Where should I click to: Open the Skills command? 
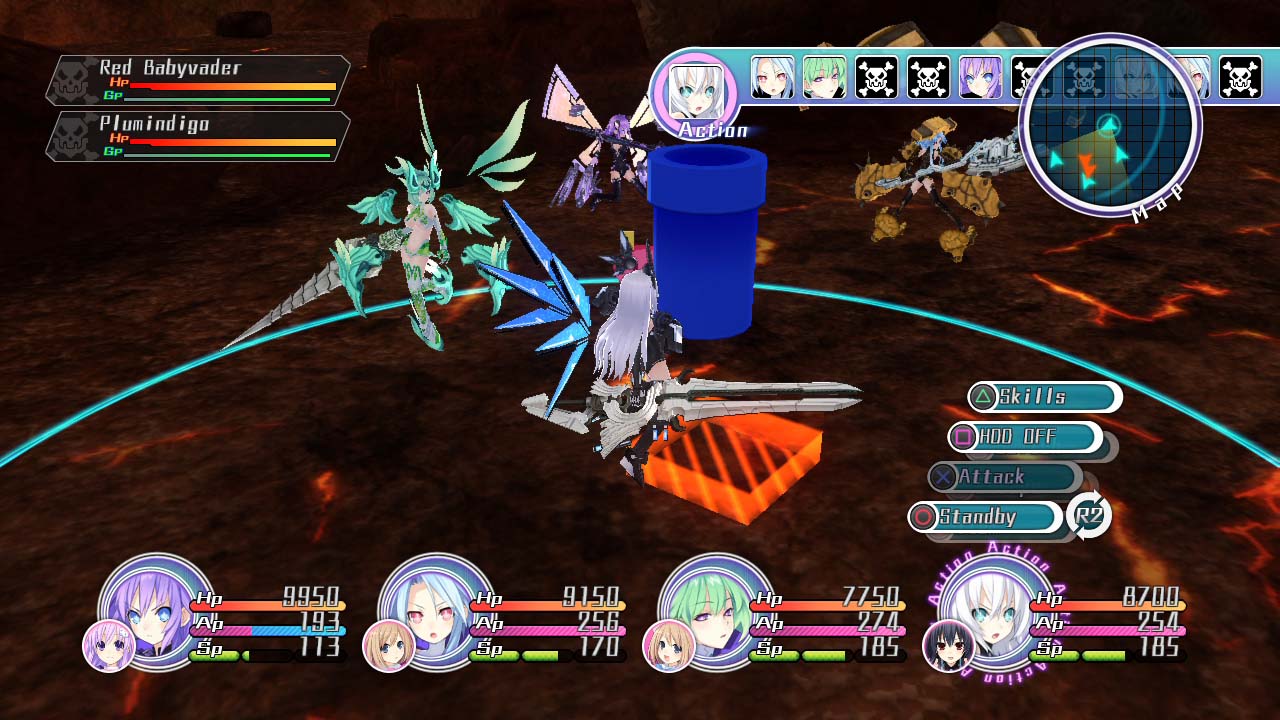pyautogui.click(x=1044, y=397)
